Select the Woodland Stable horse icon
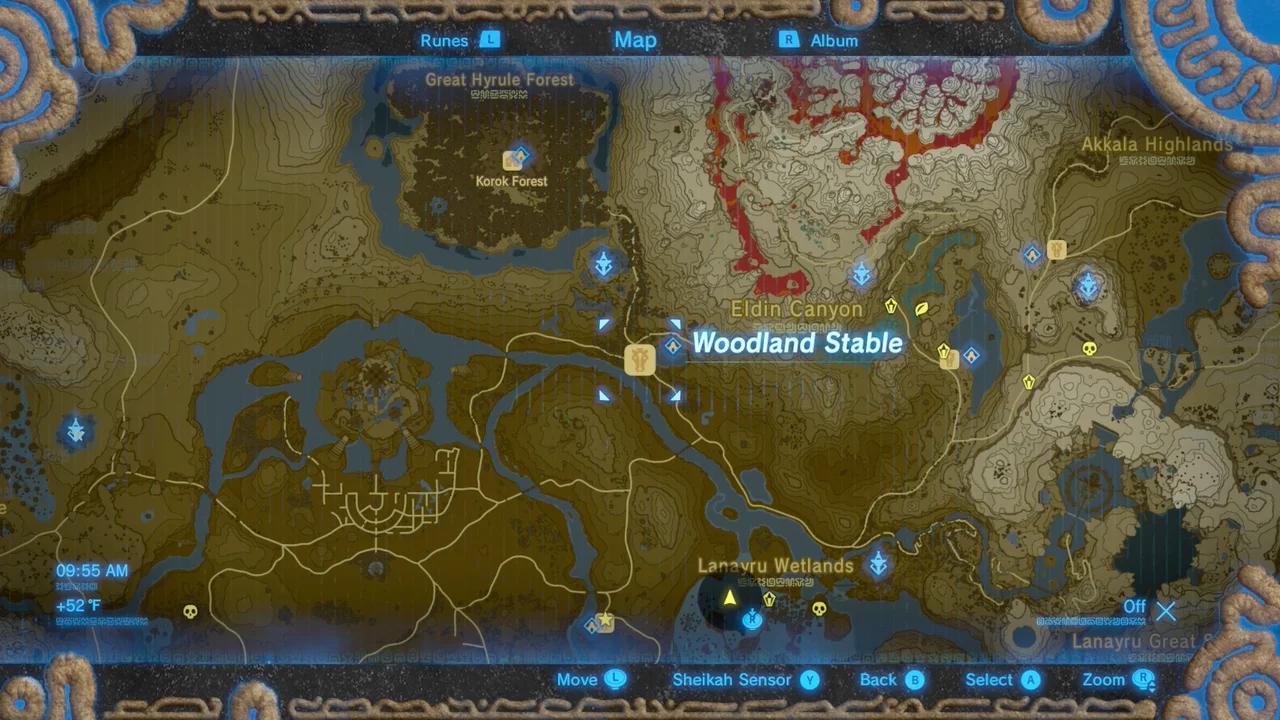The width and height of the screenshot is (1280, 720). [x=639, y=360]
